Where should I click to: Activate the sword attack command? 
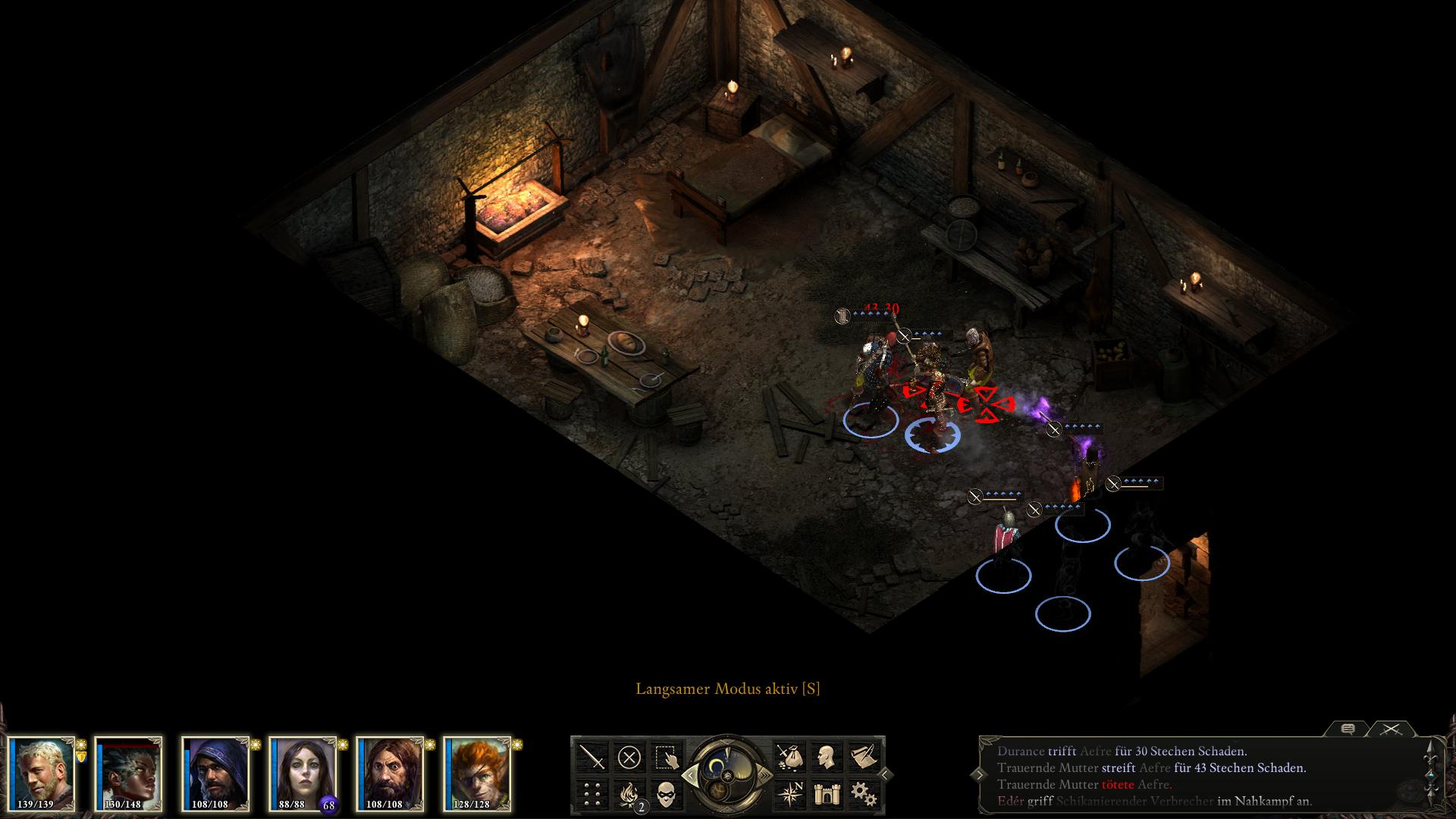(x=592, y=756)
